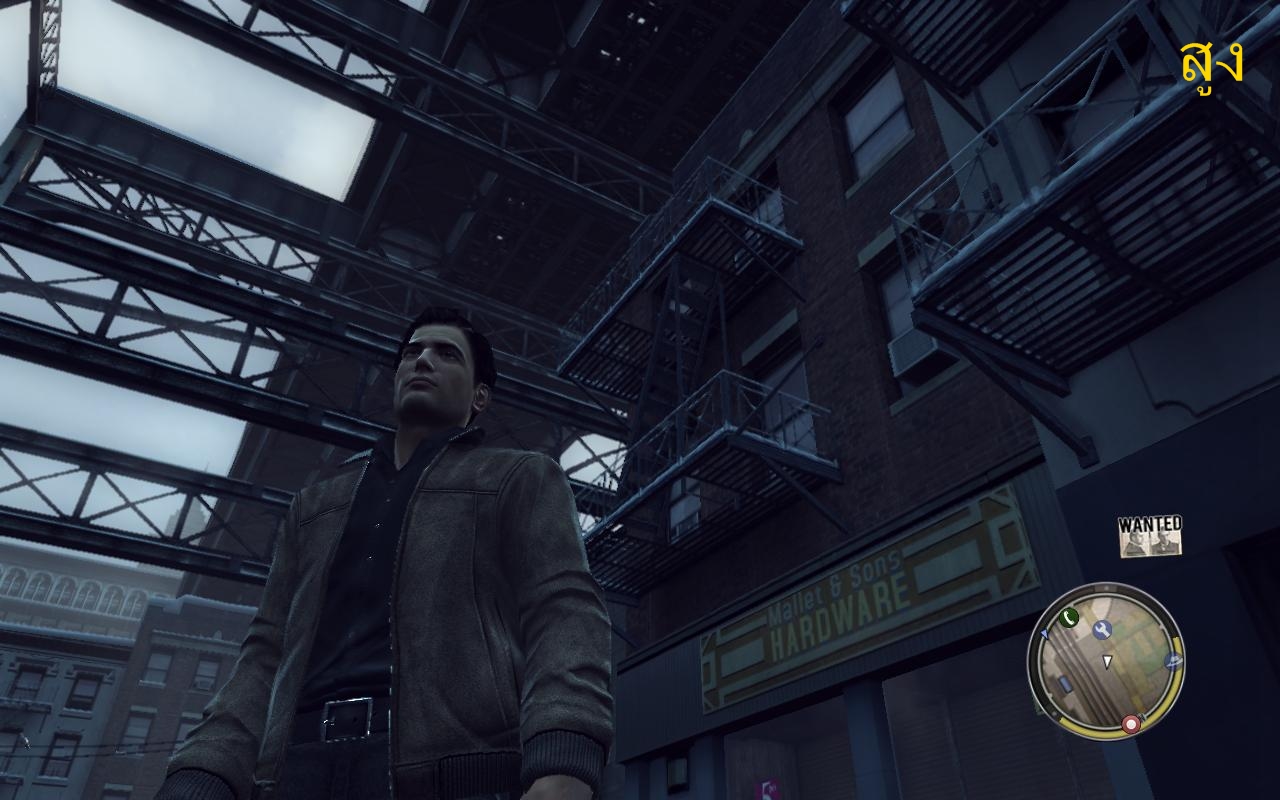Click the red objective marker on minimap
Image resolution: width=1280 pixels, height=800 pixels.
tap(1131, 723)
